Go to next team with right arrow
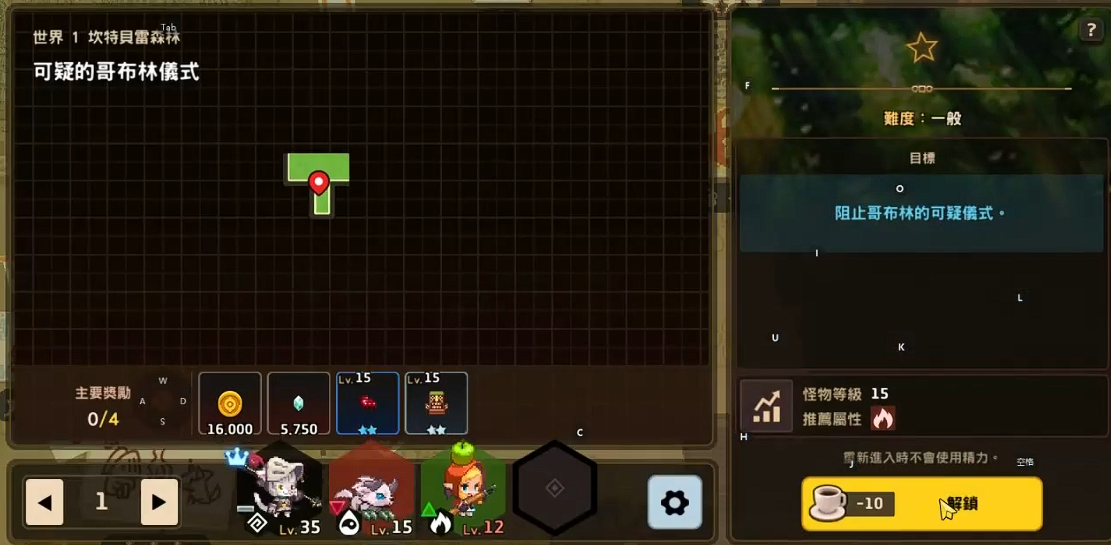Viewport: 1111px width, 545px height. [x=159, y=502]
